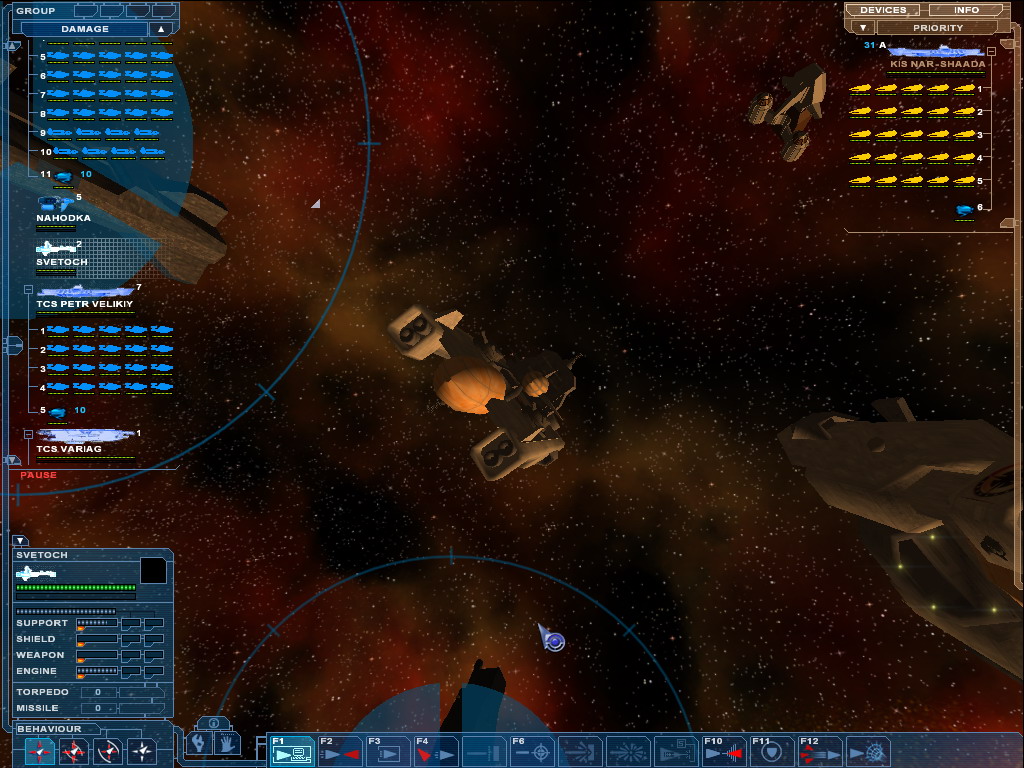Open the Devices panel

click(883, 10)
